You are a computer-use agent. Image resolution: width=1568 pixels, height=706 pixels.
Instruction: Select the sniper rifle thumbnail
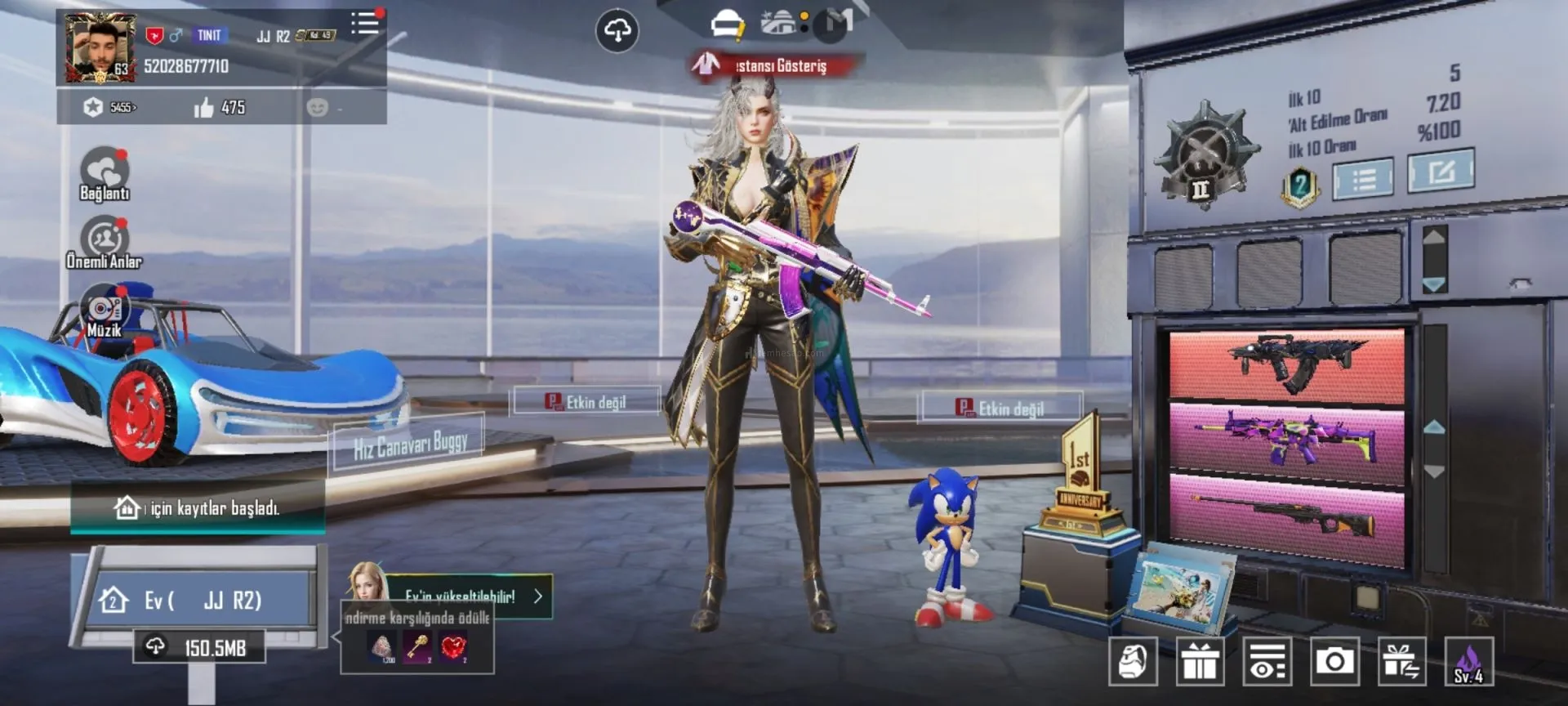point(1286,515)
